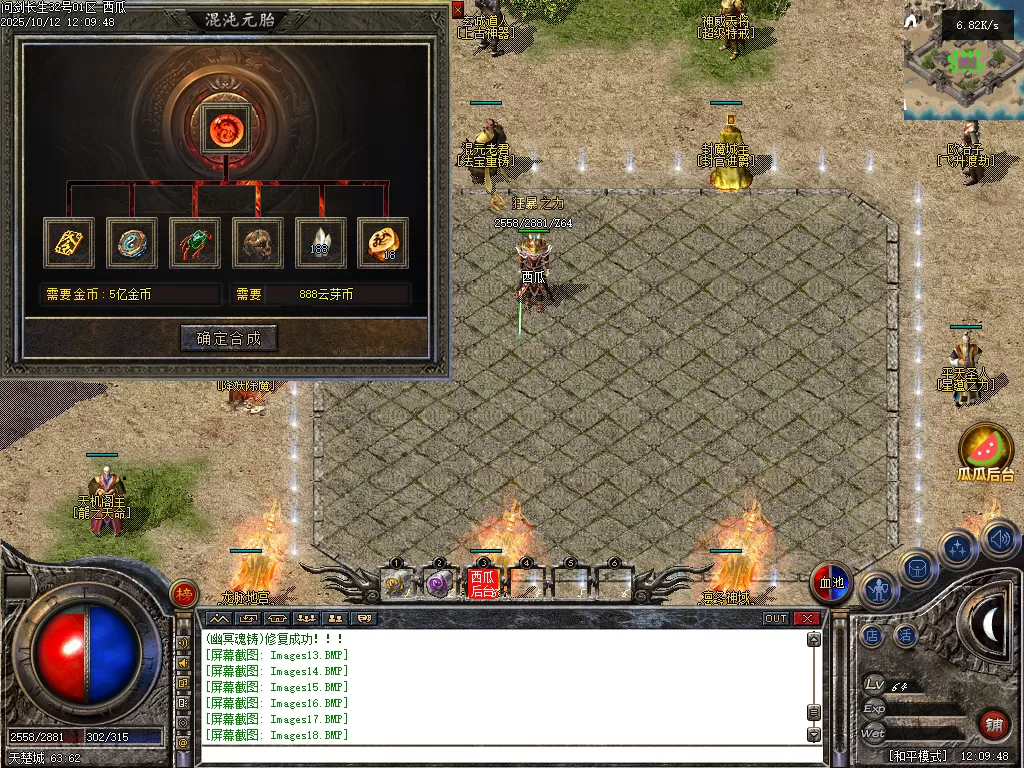Select the white crystal material slot

point(321,243)
